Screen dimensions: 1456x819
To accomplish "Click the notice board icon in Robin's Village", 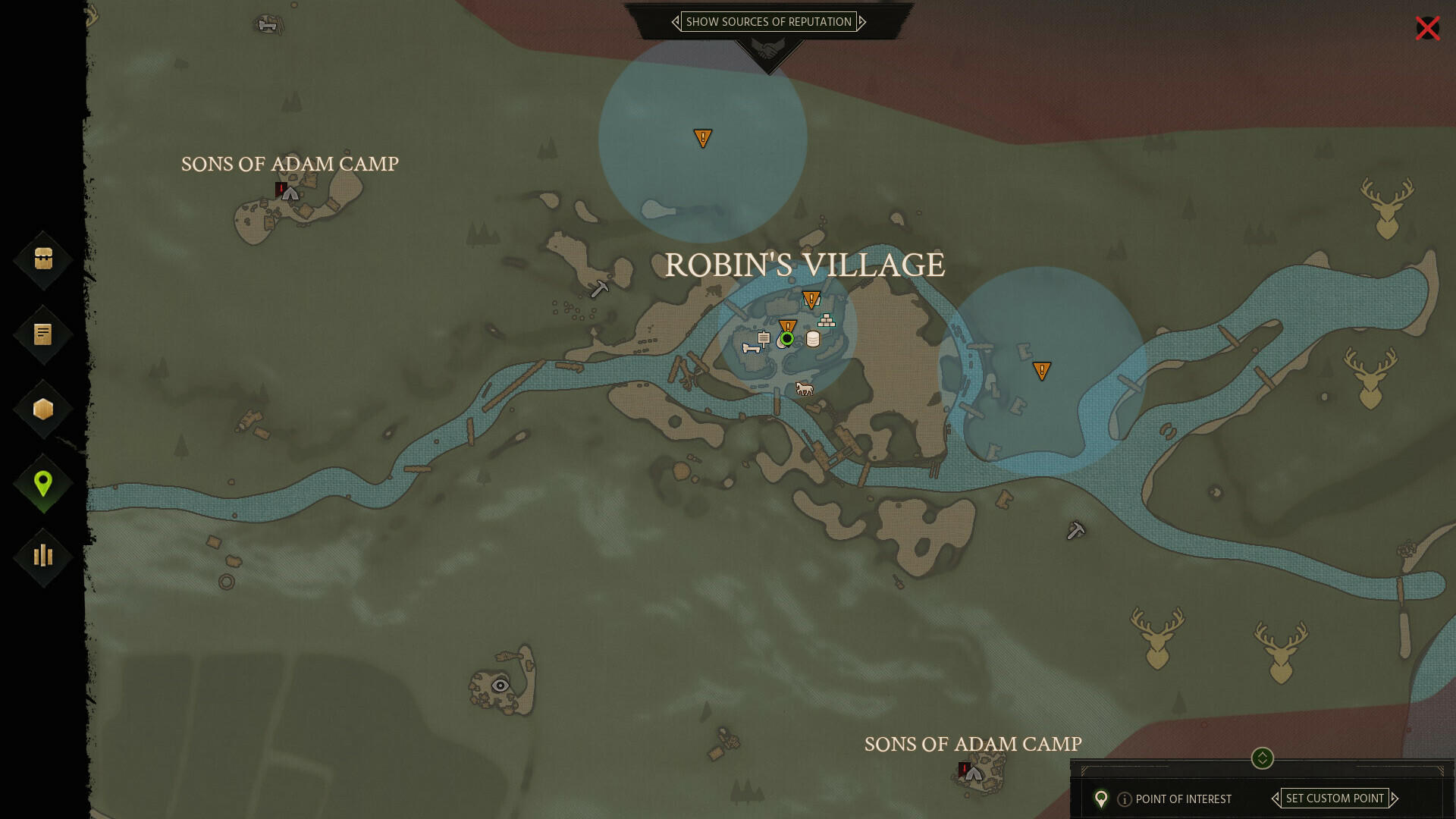I will point(764,338).
